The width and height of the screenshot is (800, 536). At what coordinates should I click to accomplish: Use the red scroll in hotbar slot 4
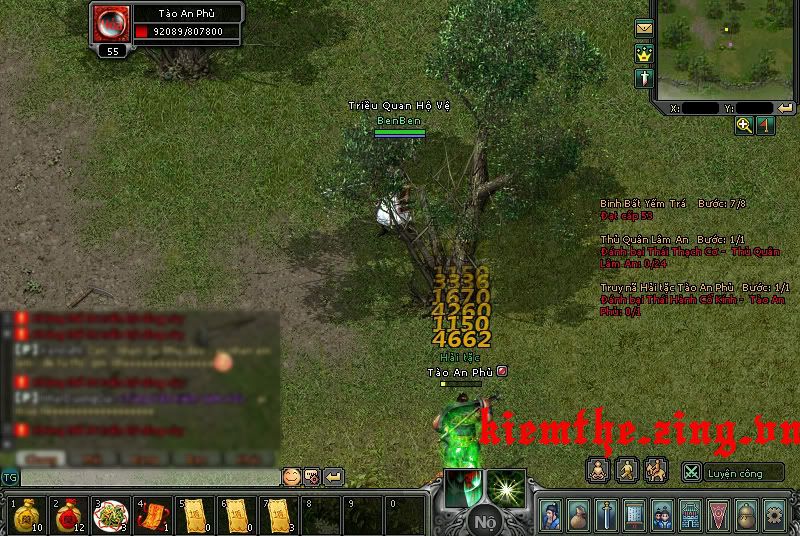[150, 515]
